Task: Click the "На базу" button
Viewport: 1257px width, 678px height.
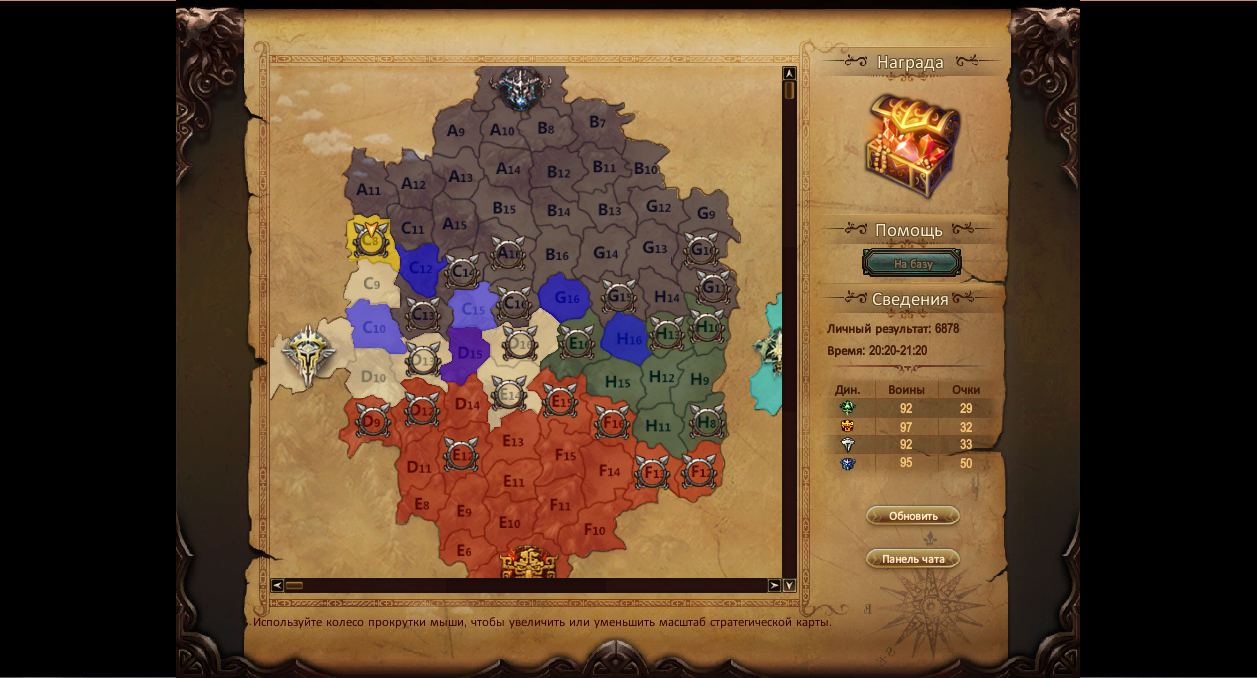Action: (912, 264)
